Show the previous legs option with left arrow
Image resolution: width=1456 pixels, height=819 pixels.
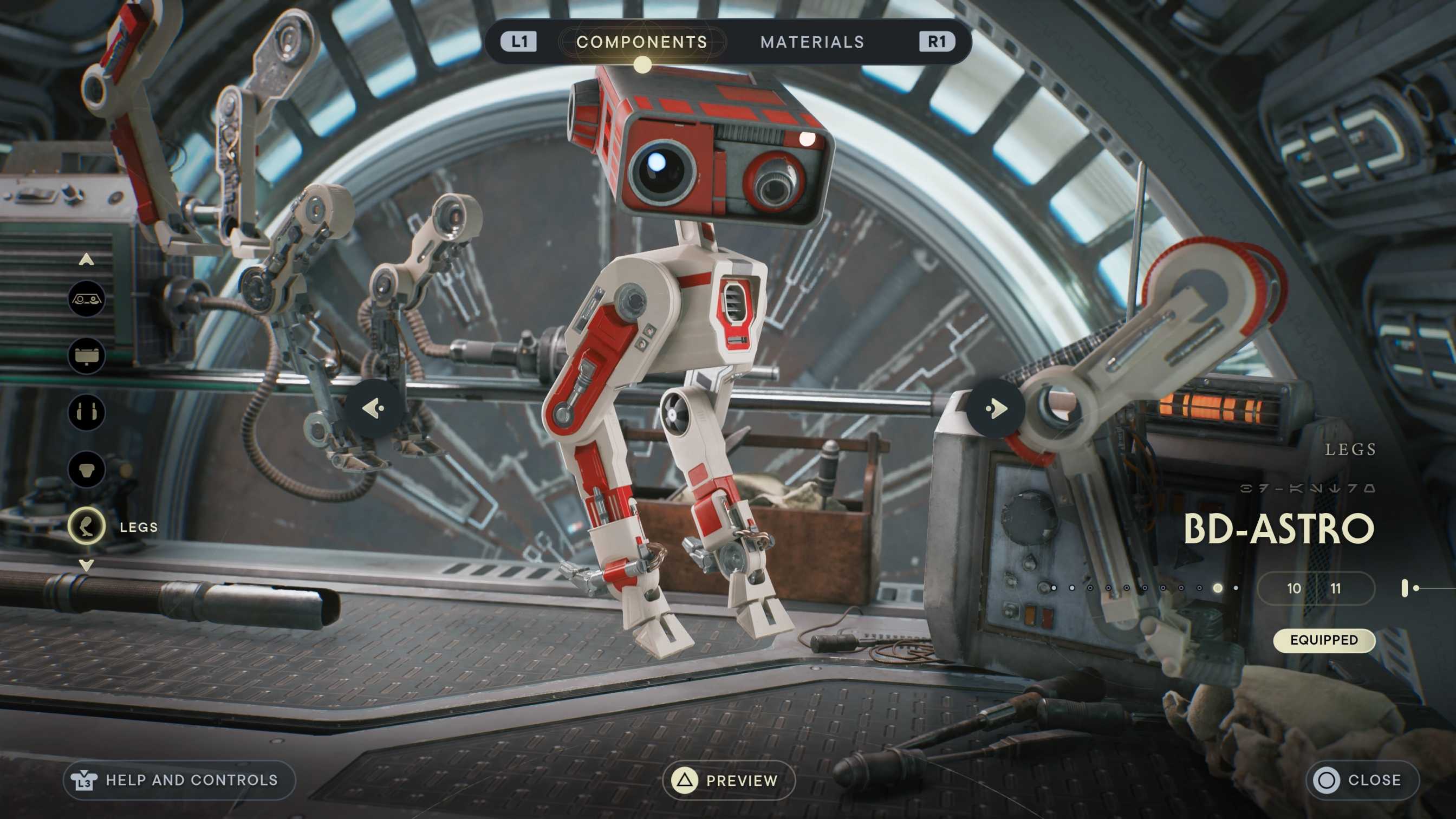pyautogui.click(x=374, y=407)
